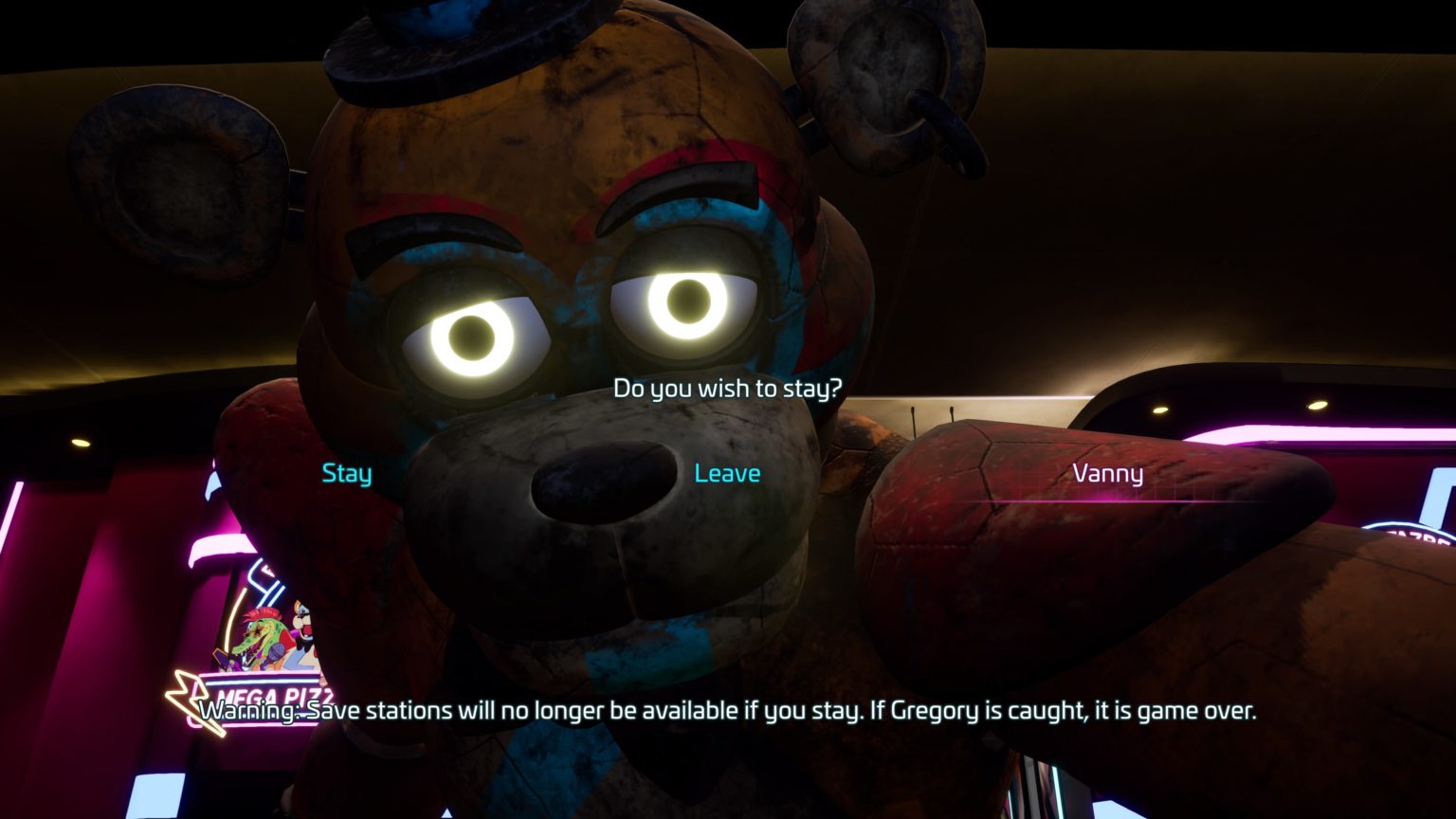Click the "Vanny" name label

(1108, 473)
